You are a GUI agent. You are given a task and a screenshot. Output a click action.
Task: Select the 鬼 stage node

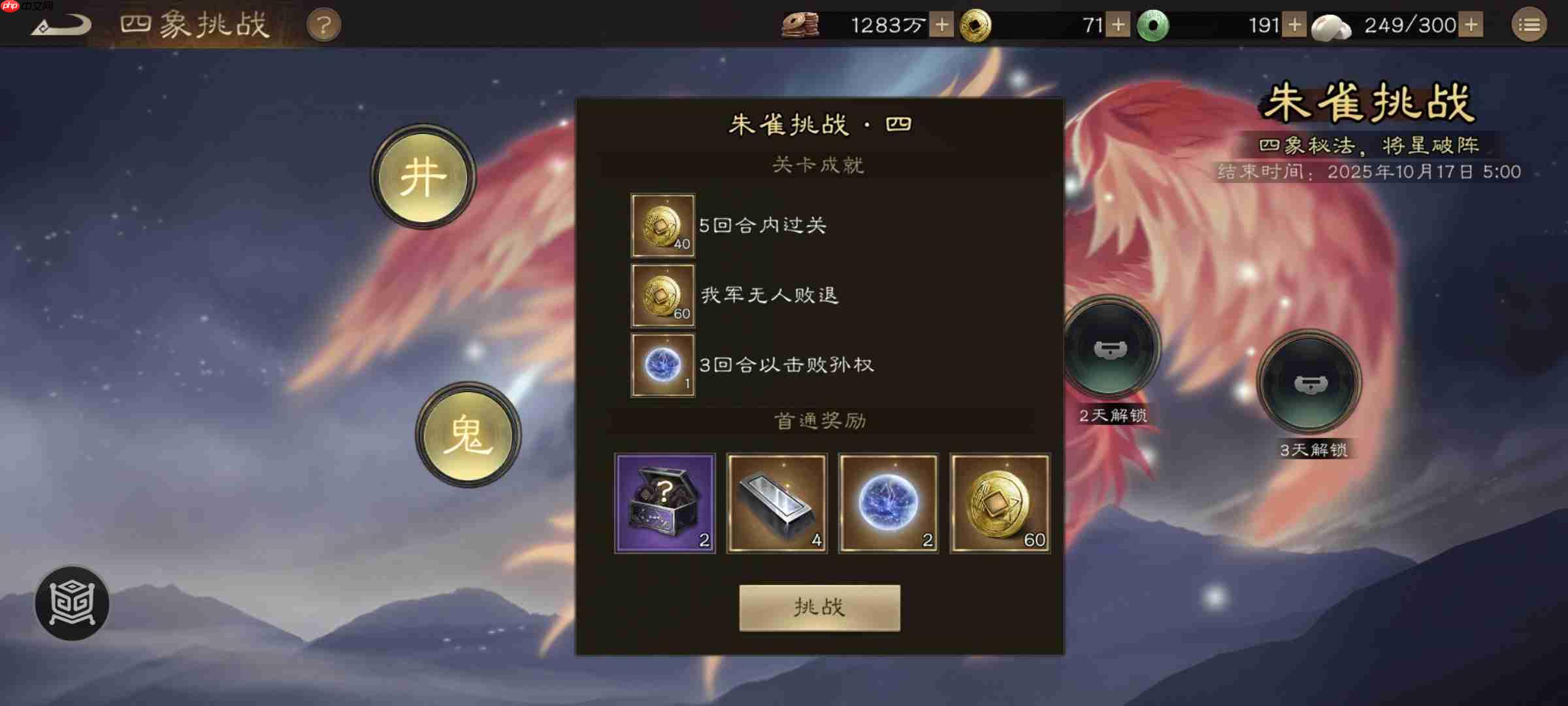click(468, 435)
